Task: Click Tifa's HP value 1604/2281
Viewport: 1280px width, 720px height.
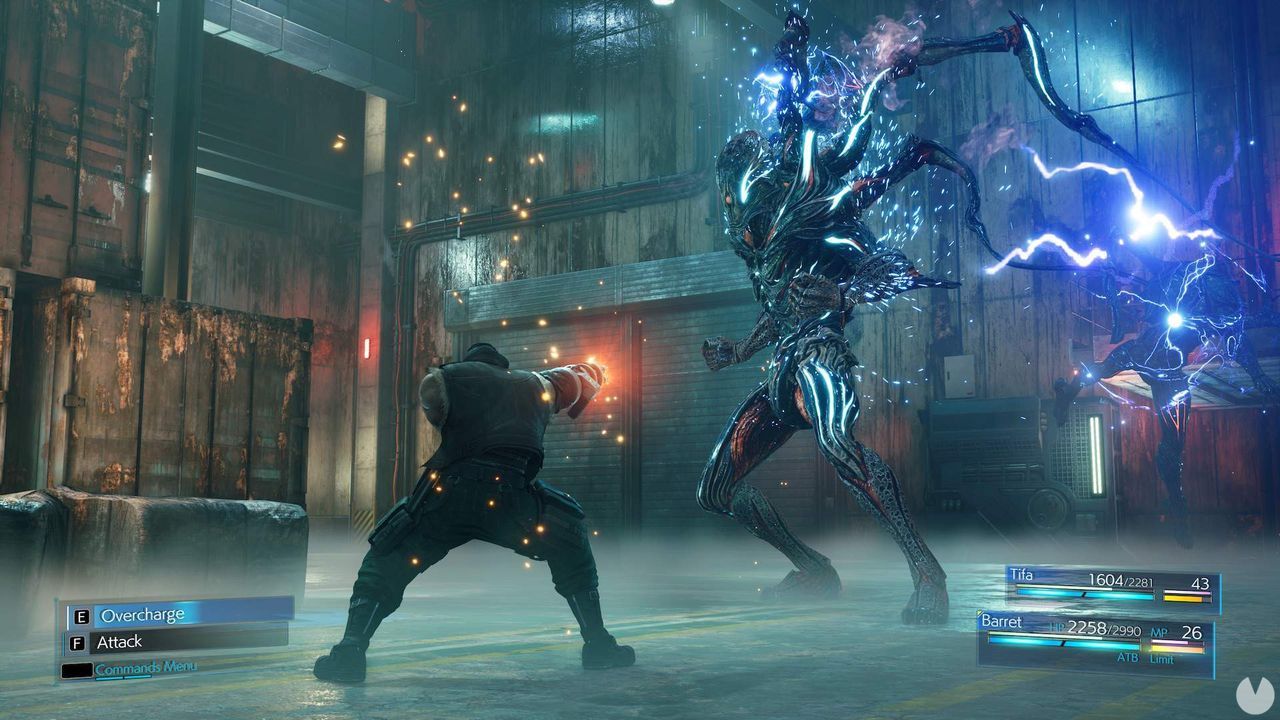Action: coord(1120,581)
